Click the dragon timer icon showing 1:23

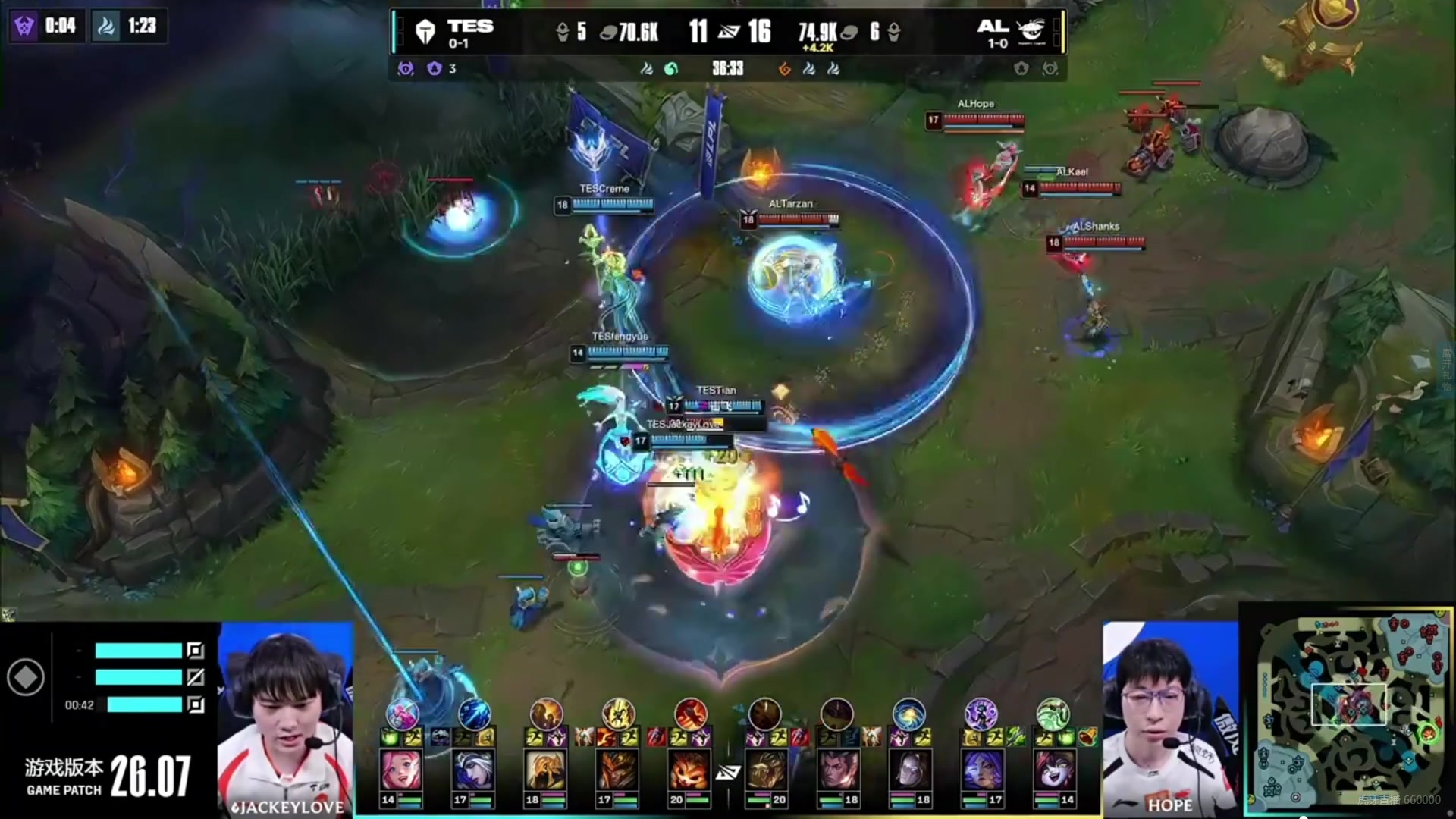(x=106, y=27)
